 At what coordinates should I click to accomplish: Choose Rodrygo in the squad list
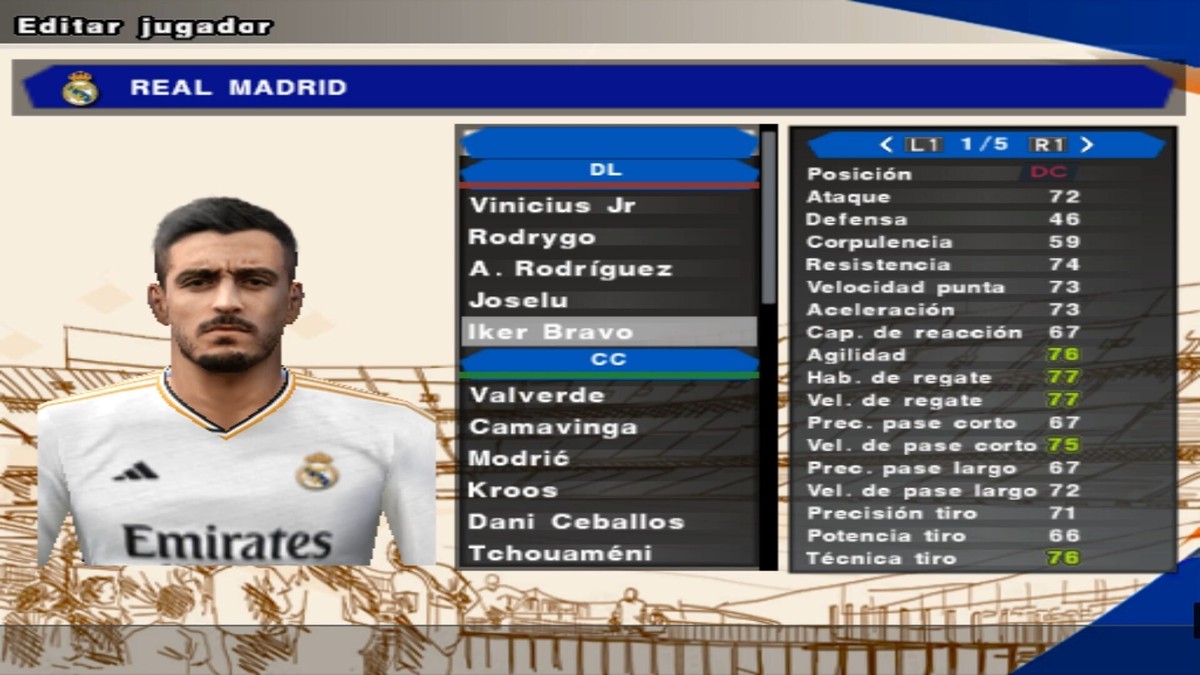(532, 237)
